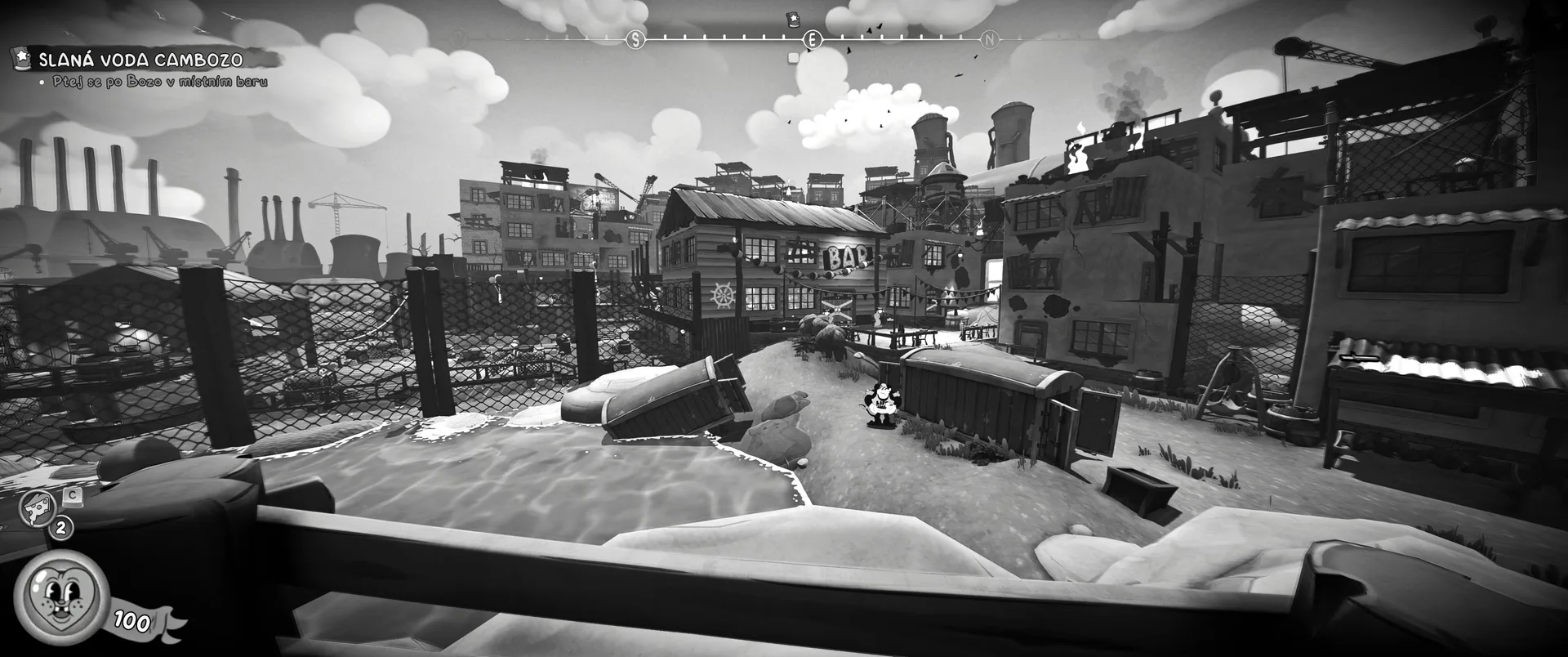Click the star badge beside the quest title
The image size is (1568, 657).
click(22, 58)
